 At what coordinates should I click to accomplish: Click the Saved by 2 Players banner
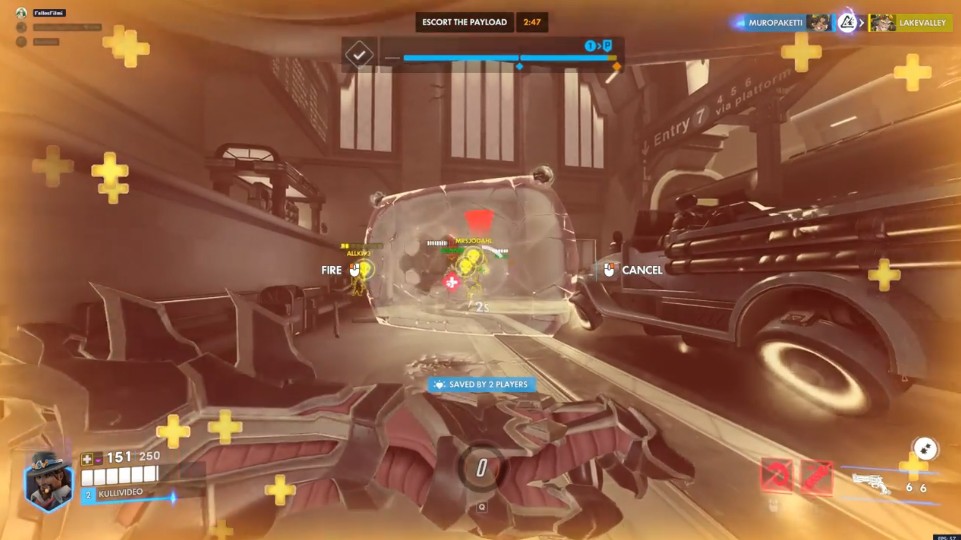coord(480,384)
